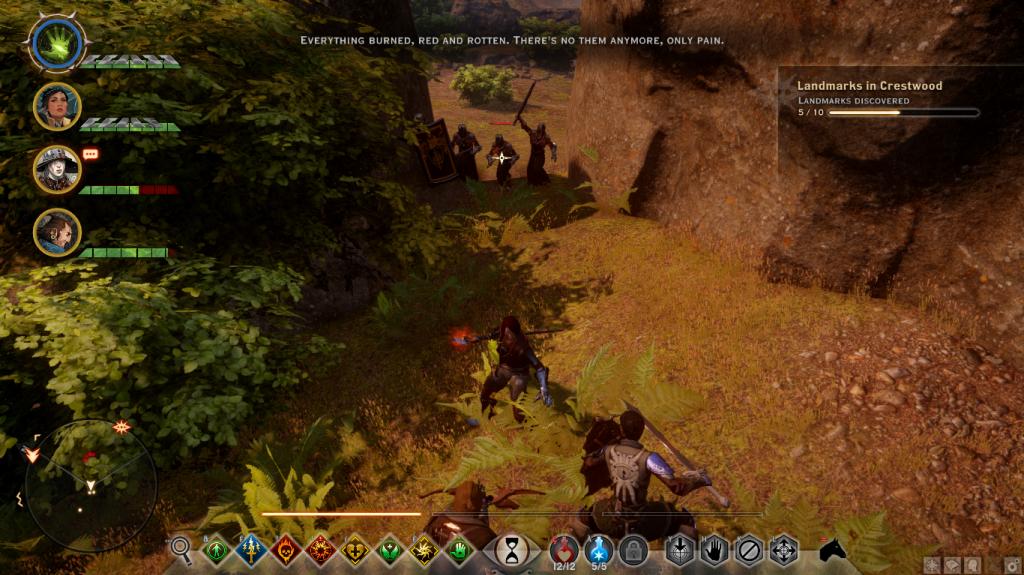Choose the red-bearded companion's portrait
The image size is (1024, 575).
pyautogui.click(x=56, y=232)
